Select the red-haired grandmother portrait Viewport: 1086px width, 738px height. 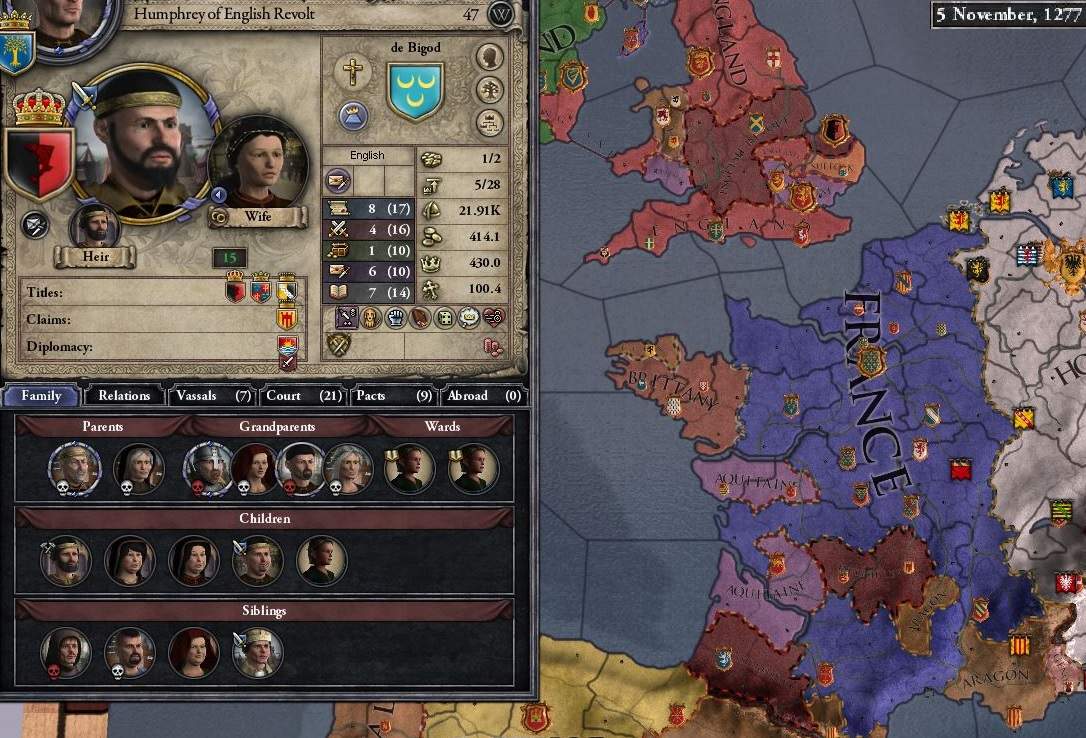[255, 469]
